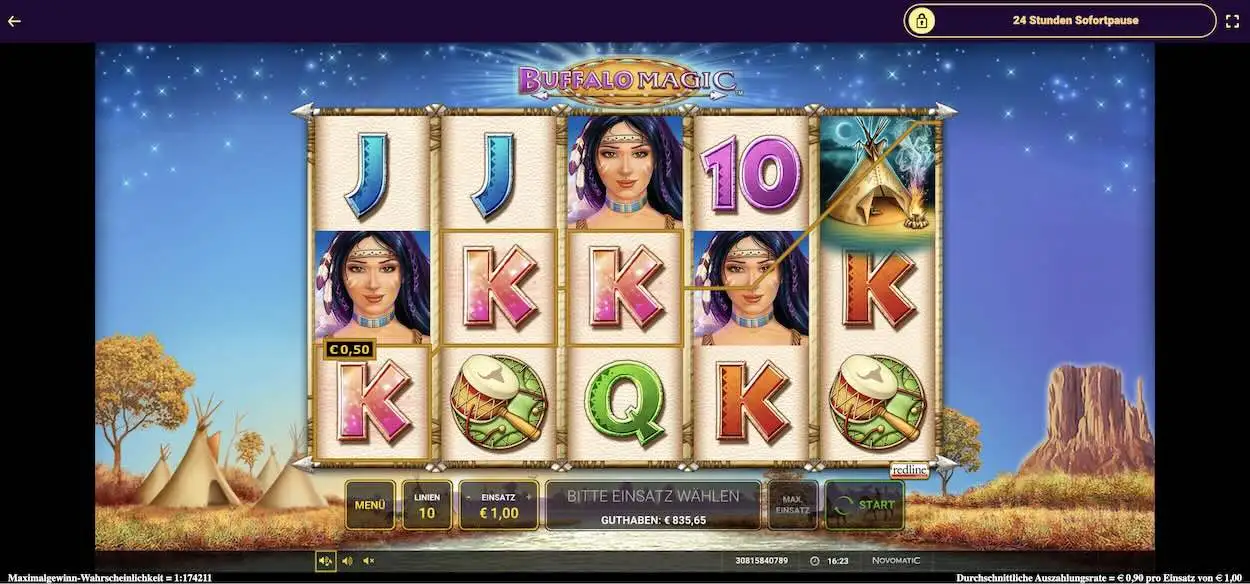Spin the reels with the Start button

(864, 505)
